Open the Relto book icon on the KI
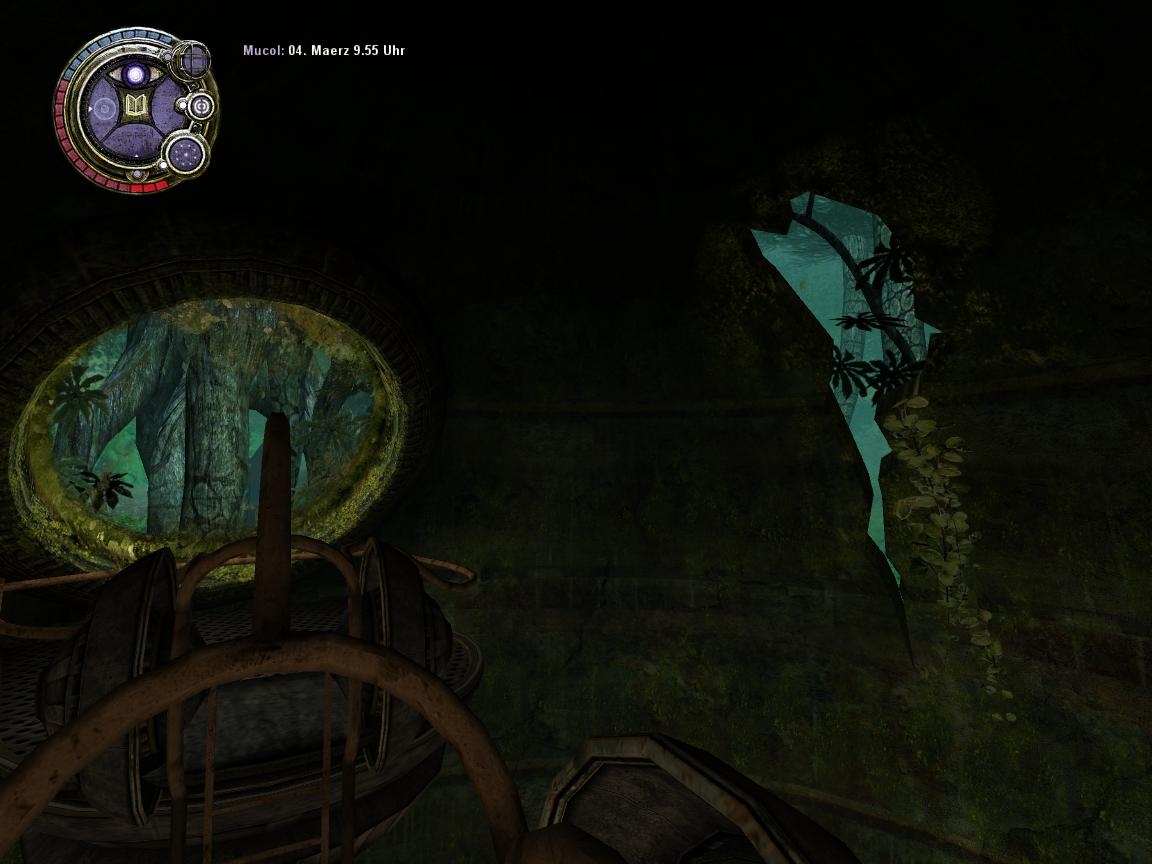Image resolution: width=1152 pixels, height=864 pixels. [x=134, y=106]
